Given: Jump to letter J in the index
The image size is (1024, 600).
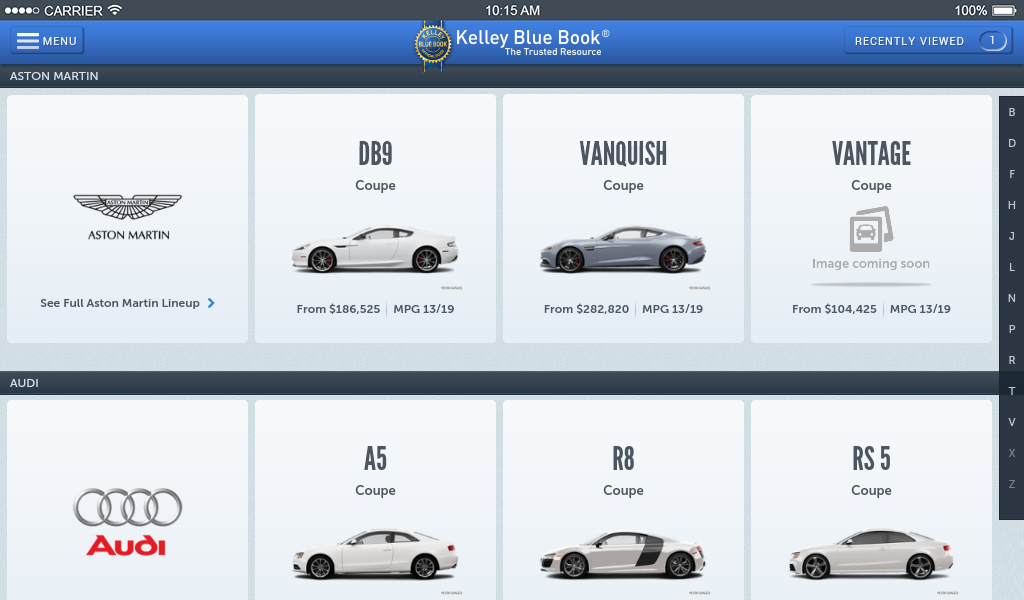Looking at the screenshot, I should (x=1012, y=236).
